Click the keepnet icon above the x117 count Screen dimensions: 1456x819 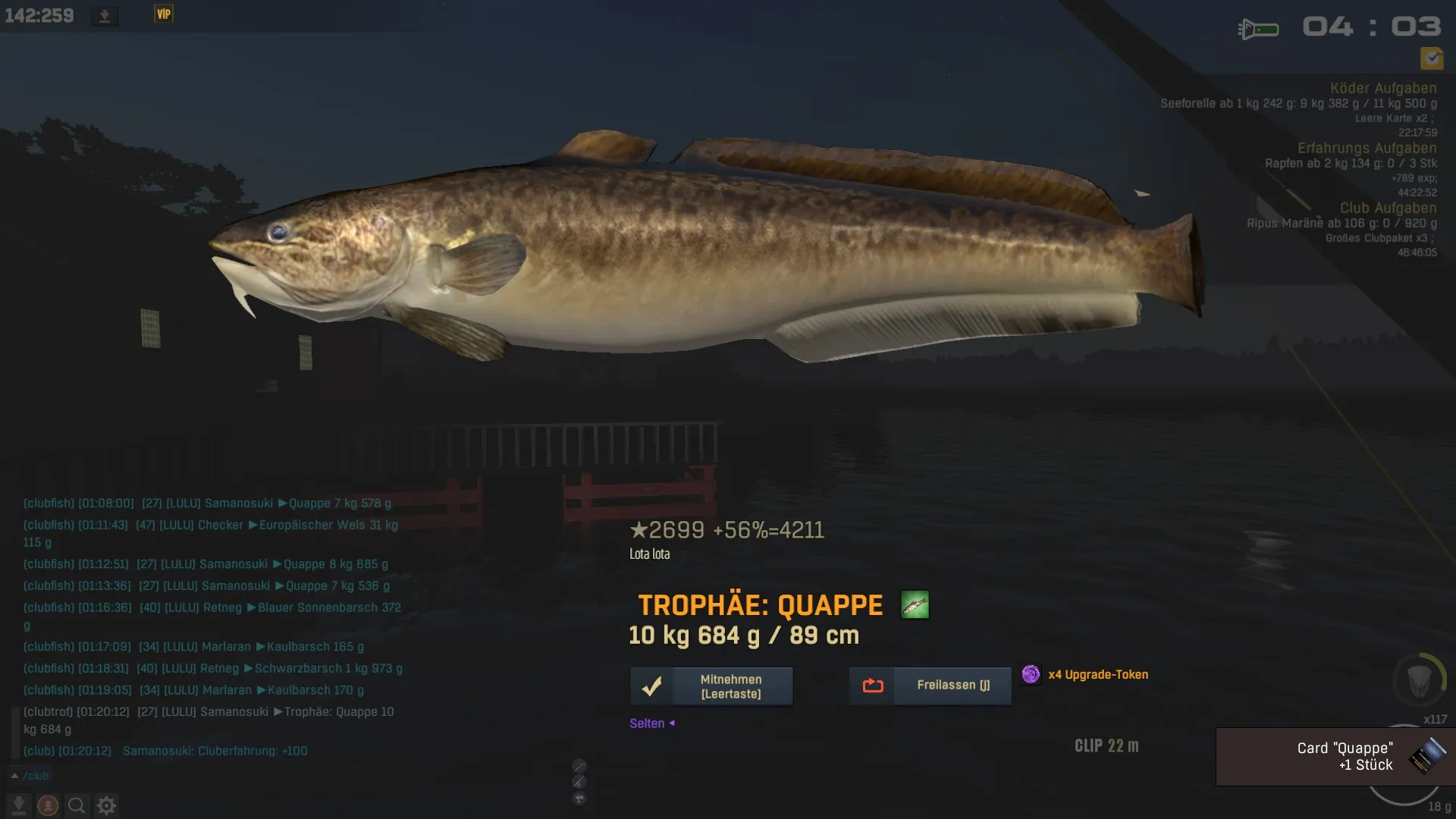pos(1419,680)
